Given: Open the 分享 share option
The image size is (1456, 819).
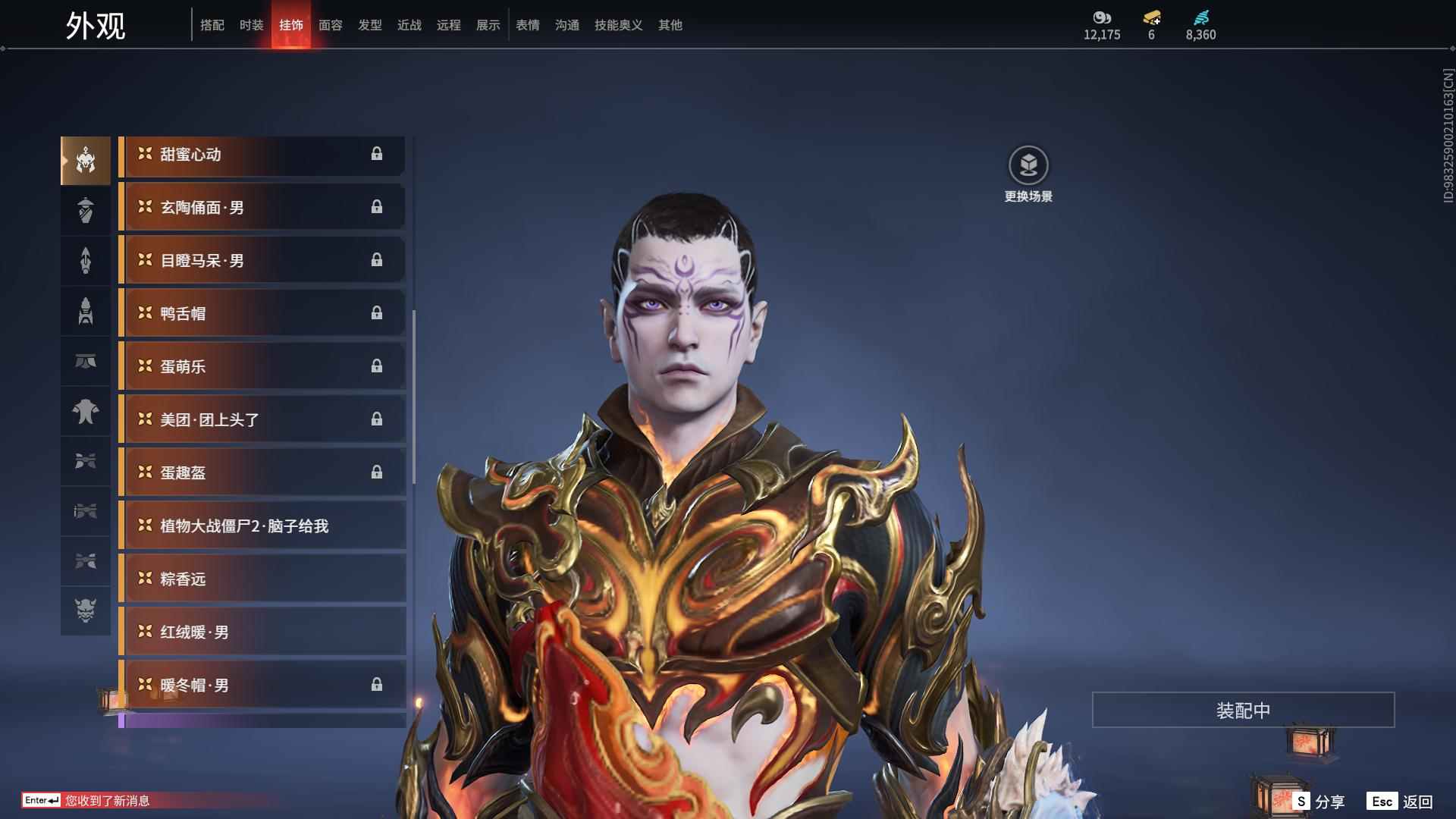Looking at the screenshot, I should 1318,802.
